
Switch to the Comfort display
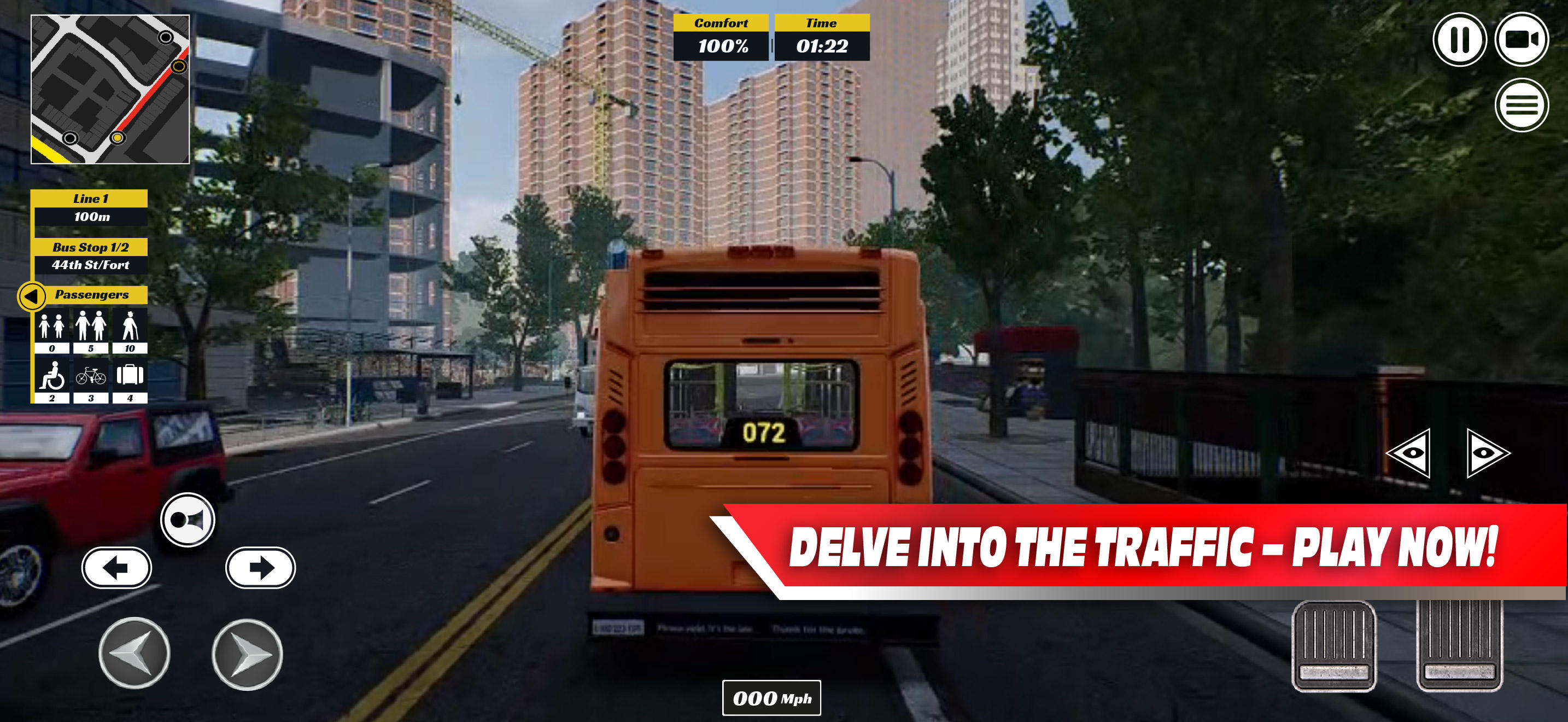click(721, 33)
